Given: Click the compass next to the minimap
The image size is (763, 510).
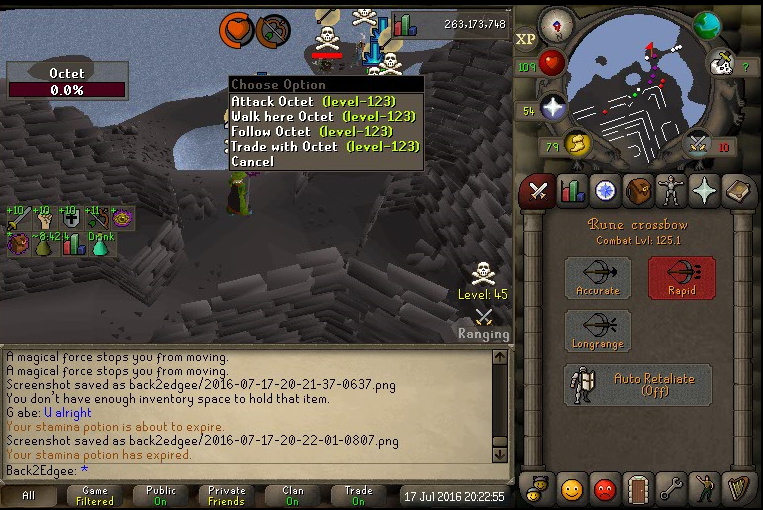Looking at the screenshot, I should [x=556, y=22].
